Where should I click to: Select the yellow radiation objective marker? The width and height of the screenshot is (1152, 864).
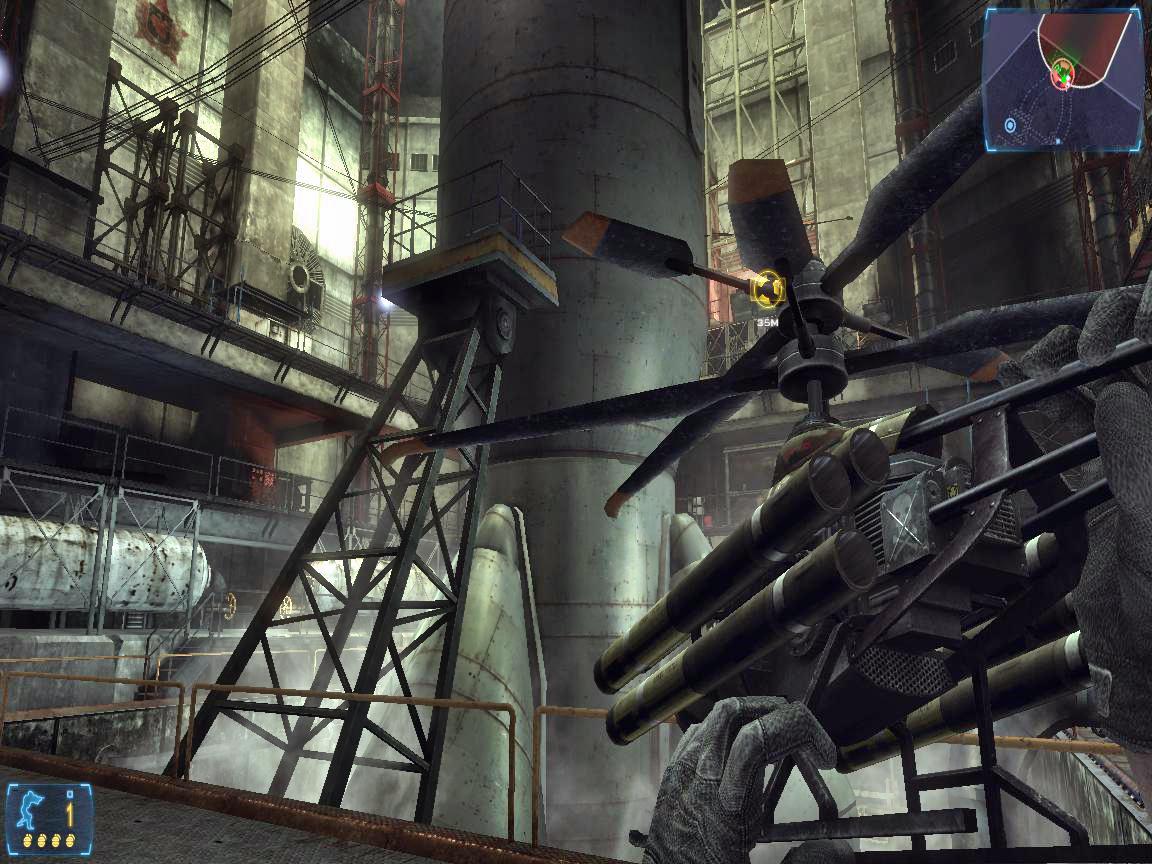(766, 290)
